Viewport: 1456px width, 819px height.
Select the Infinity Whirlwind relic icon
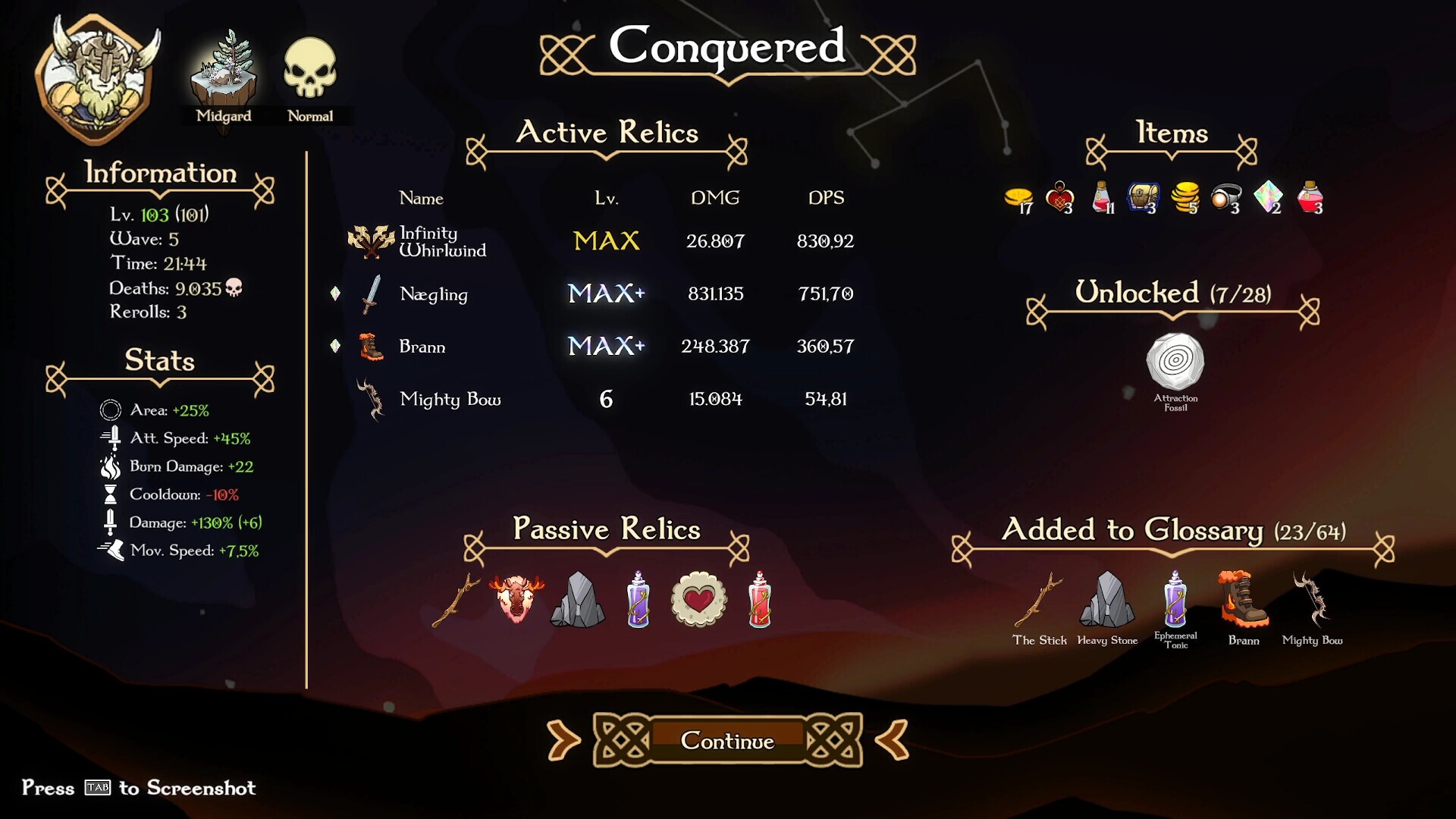click(x=371, y=241)
